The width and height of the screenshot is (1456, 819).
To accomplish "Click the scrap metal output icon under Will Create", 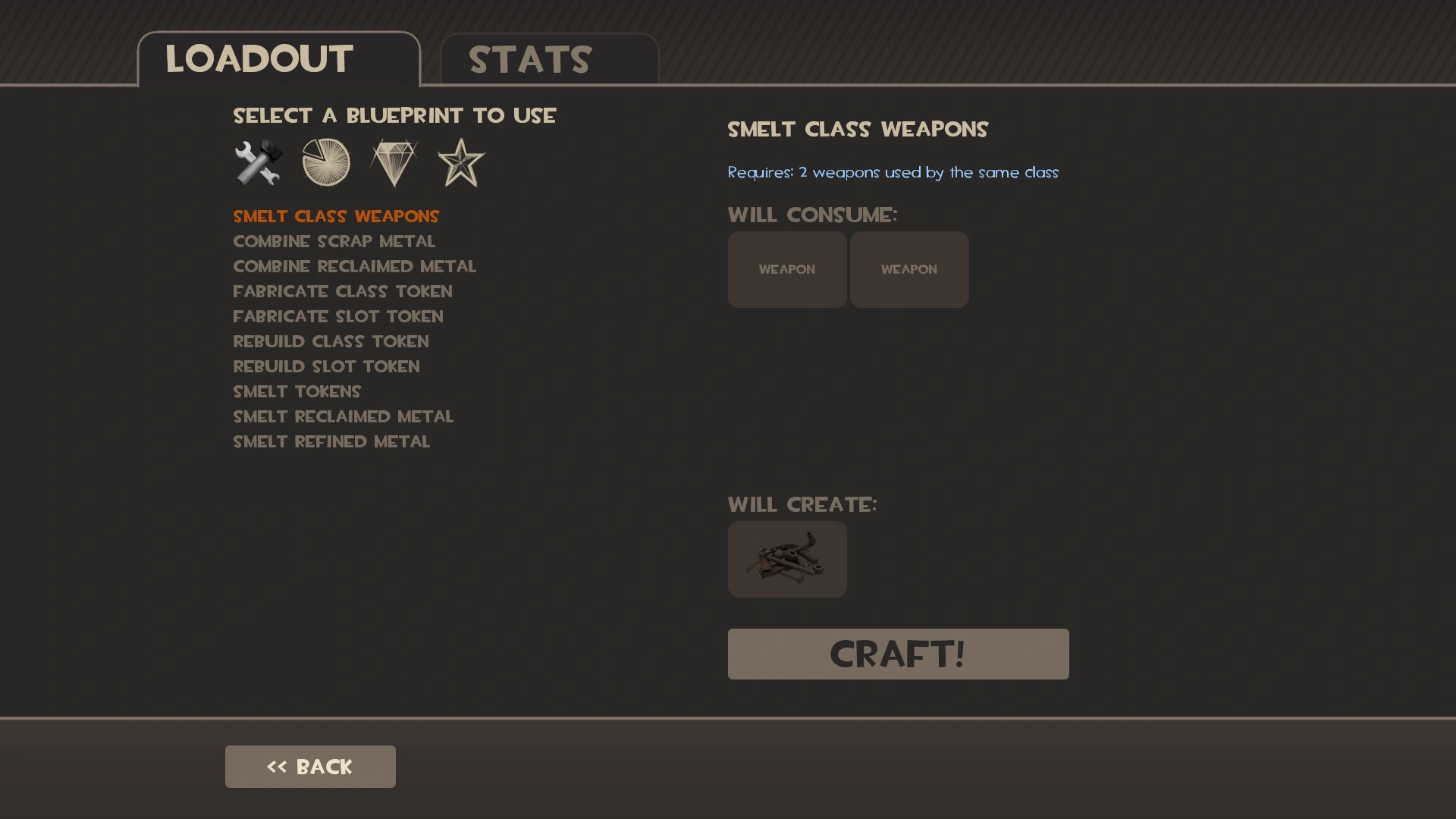I will 787,559.
